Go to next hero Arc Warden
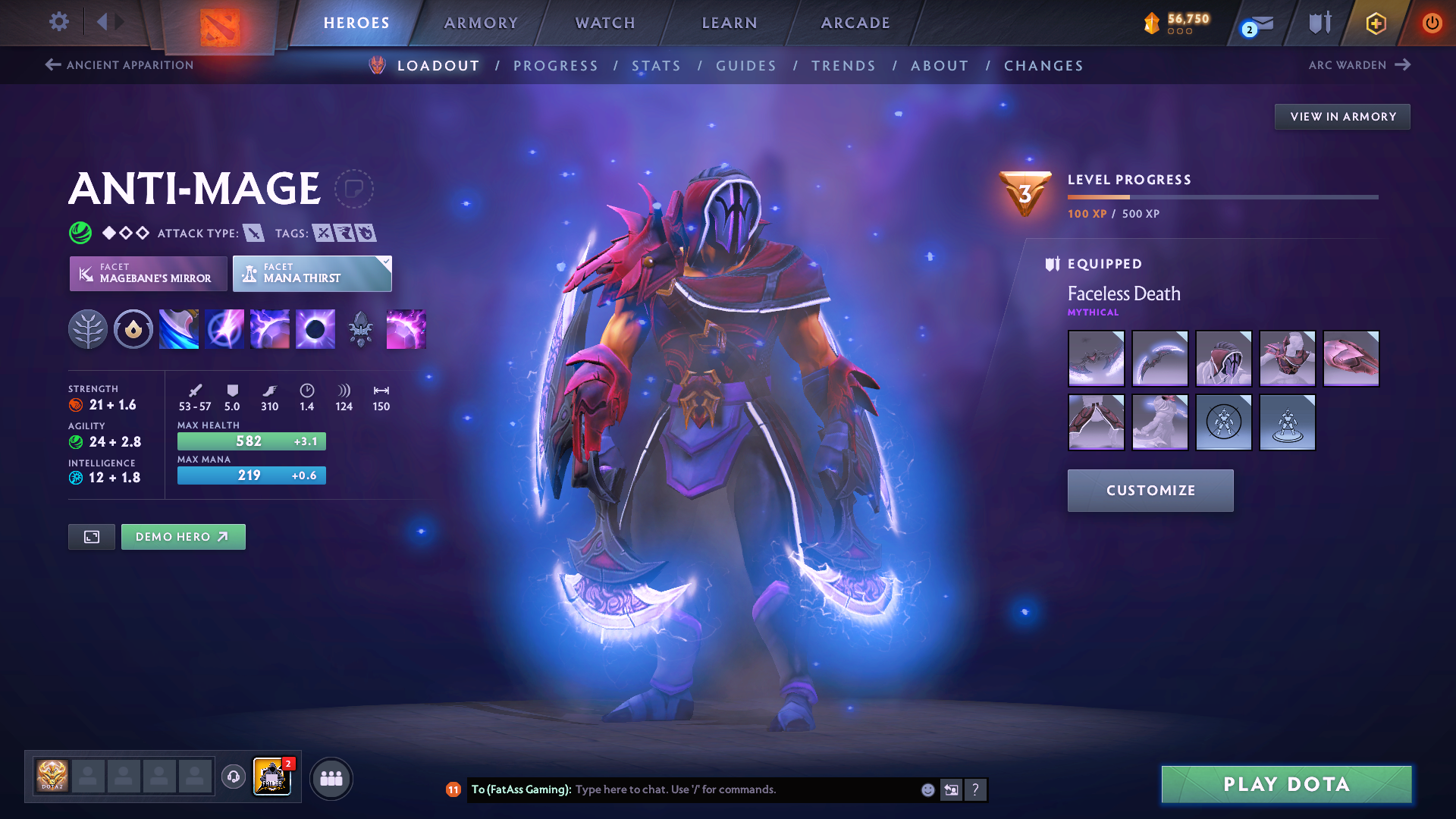 [x=1359, y=65]
